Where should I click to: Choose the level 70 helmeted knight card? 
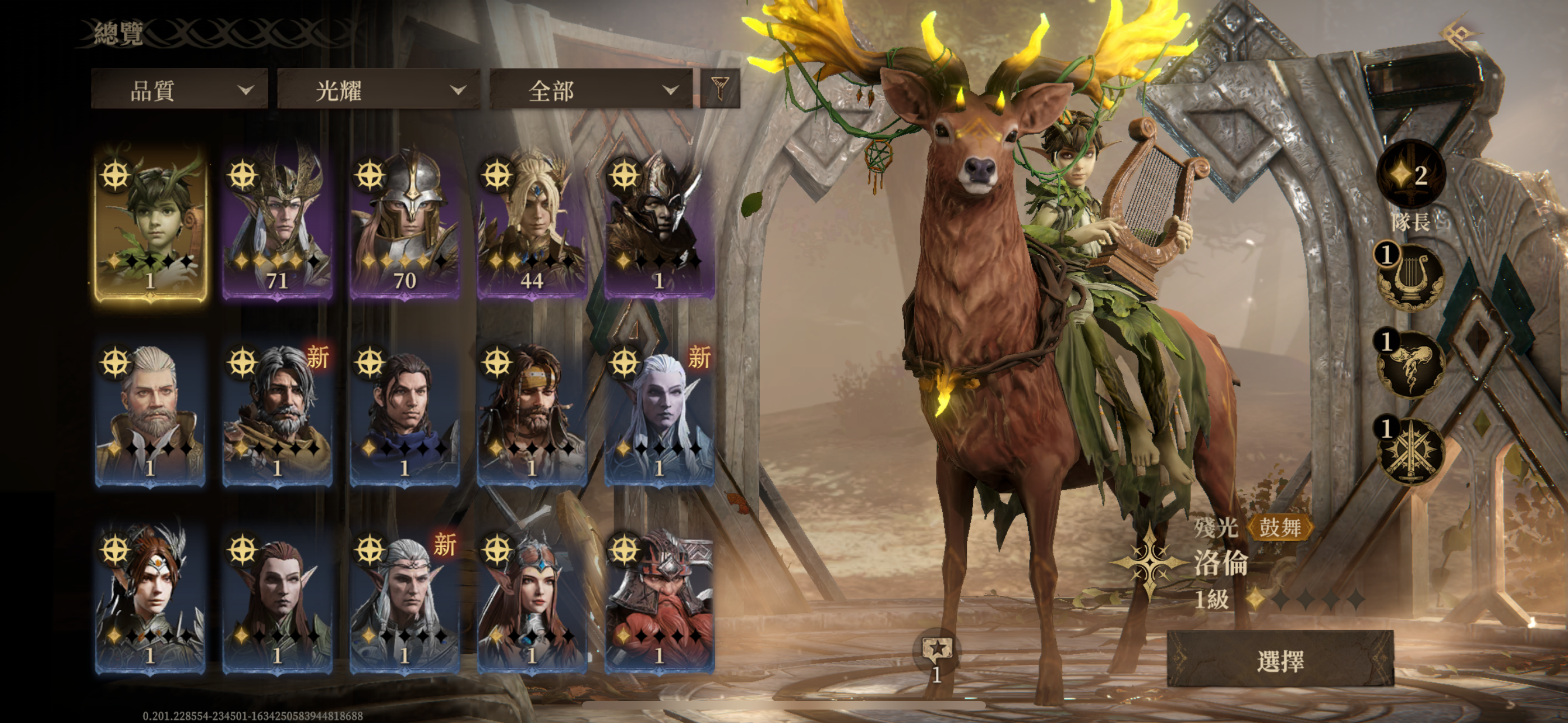click(405, 223)
